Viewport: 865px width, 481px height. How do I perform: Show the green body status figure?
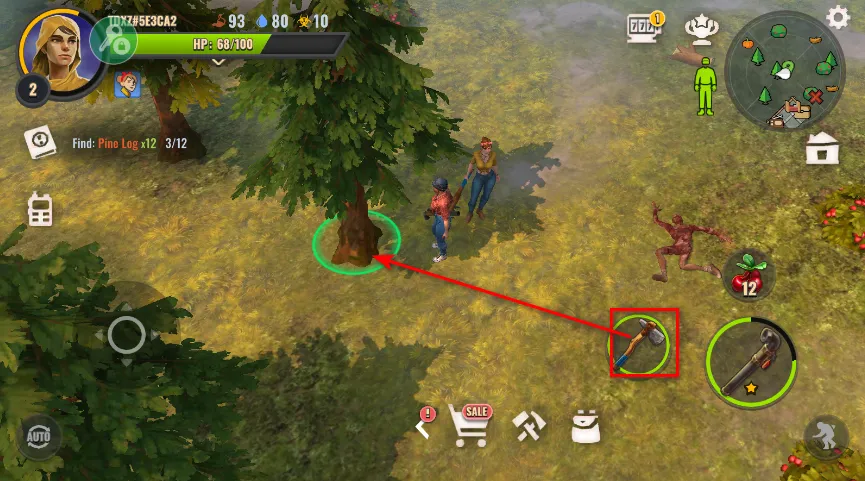[705, 85]
